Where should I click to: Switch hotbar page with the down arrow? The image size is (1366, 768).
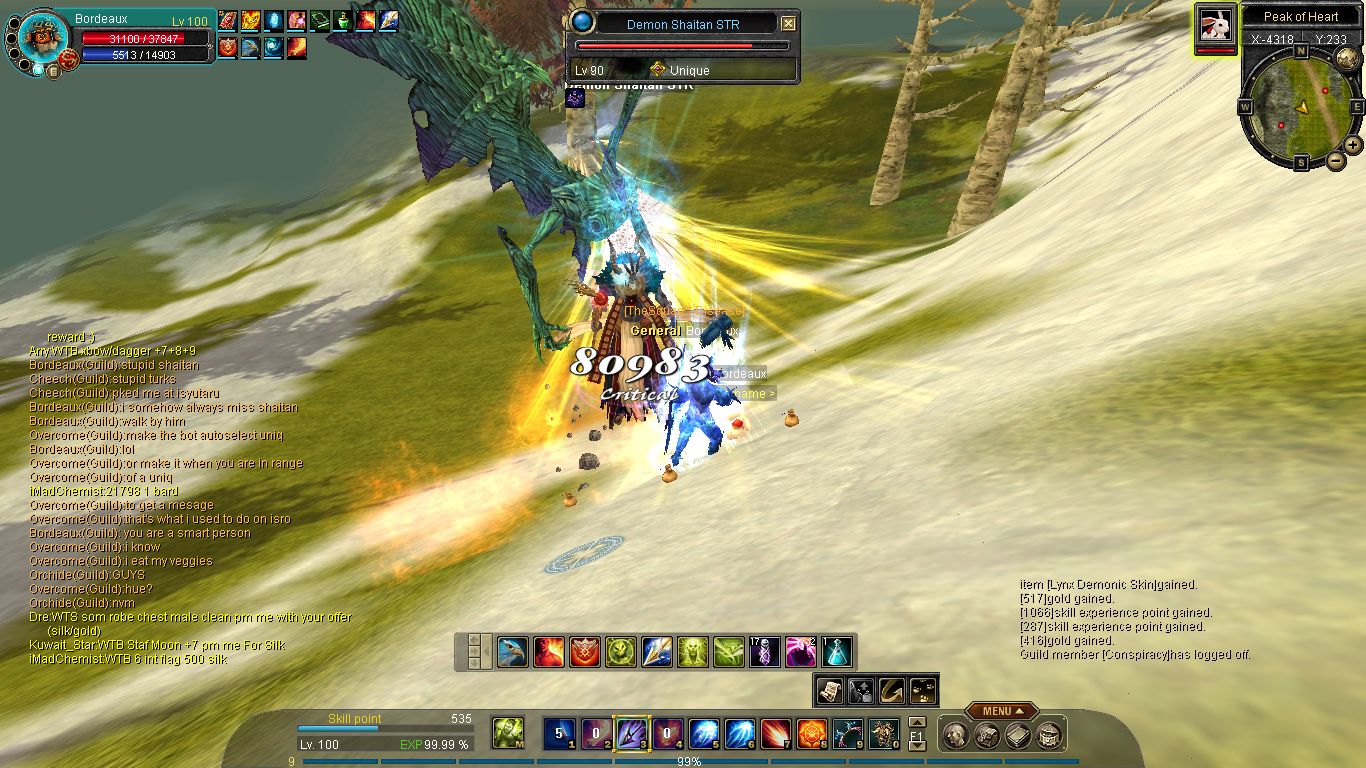pyautogui.click(x=916, y=745)
